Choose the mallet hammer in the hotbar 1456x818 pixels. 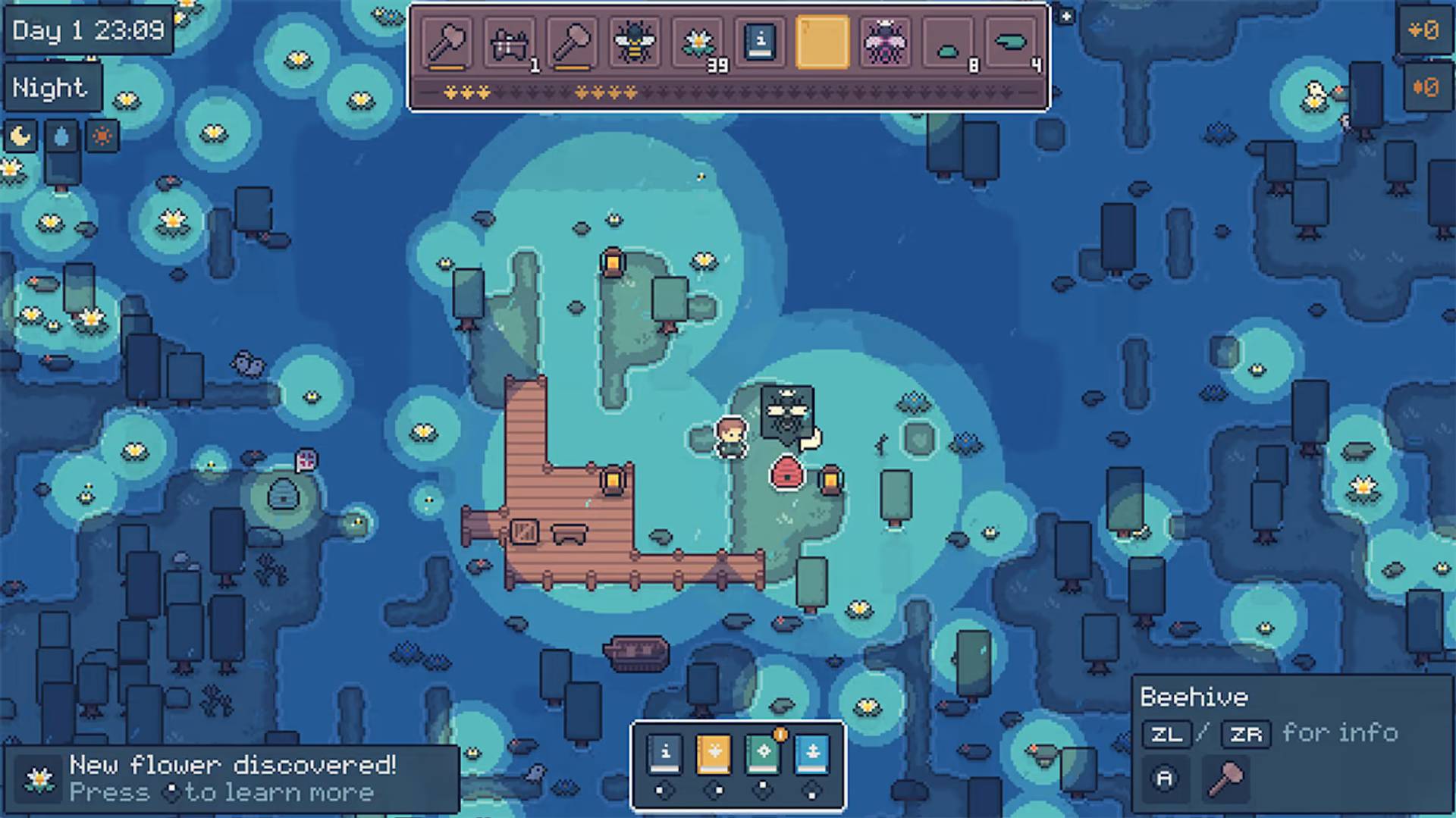pos(573,42)
